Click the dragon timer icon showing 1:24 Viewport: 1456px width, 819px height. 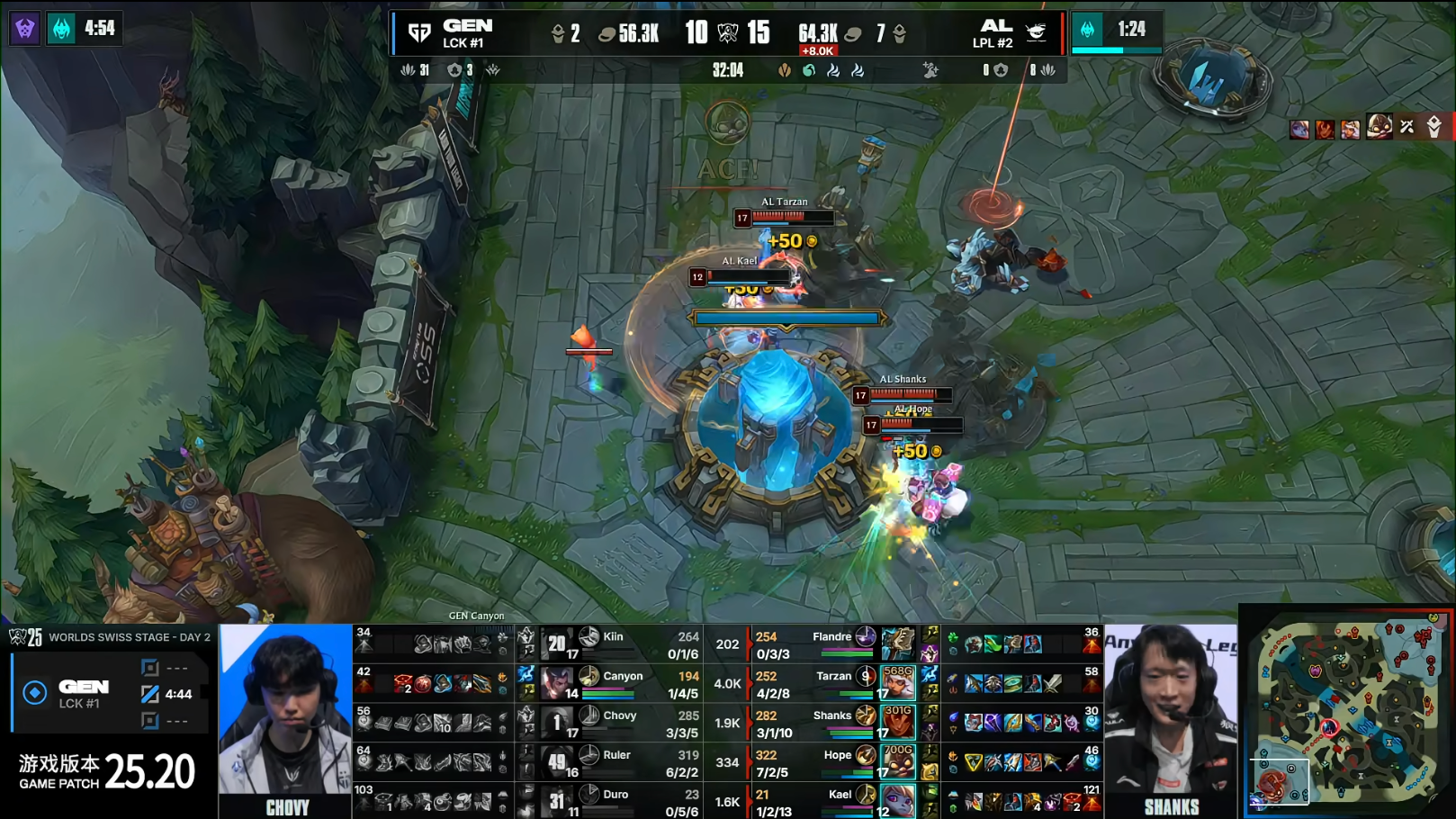tap(1088, 30)
